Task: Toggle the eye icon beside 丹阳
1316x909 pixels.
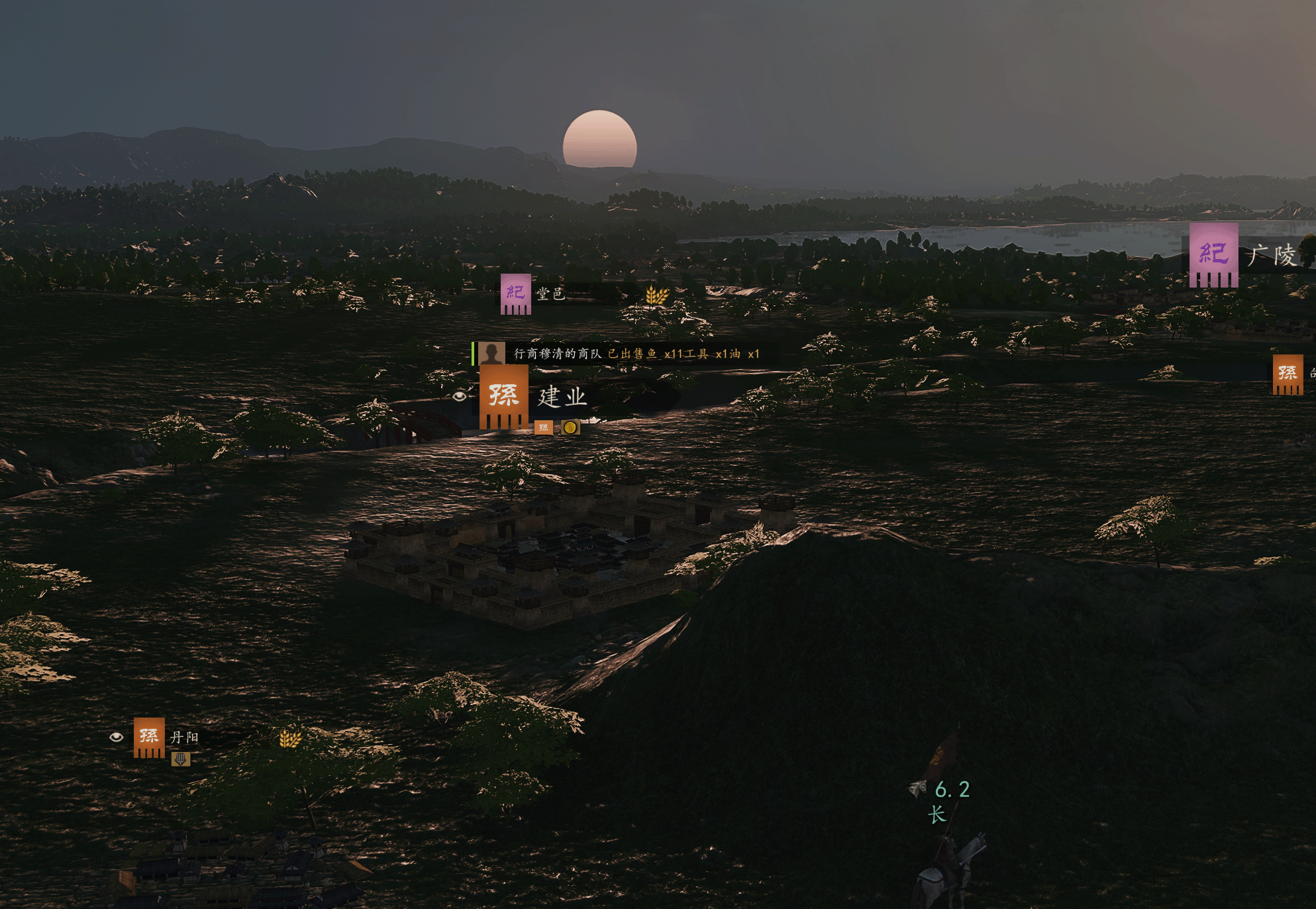Action: (117, 737)
